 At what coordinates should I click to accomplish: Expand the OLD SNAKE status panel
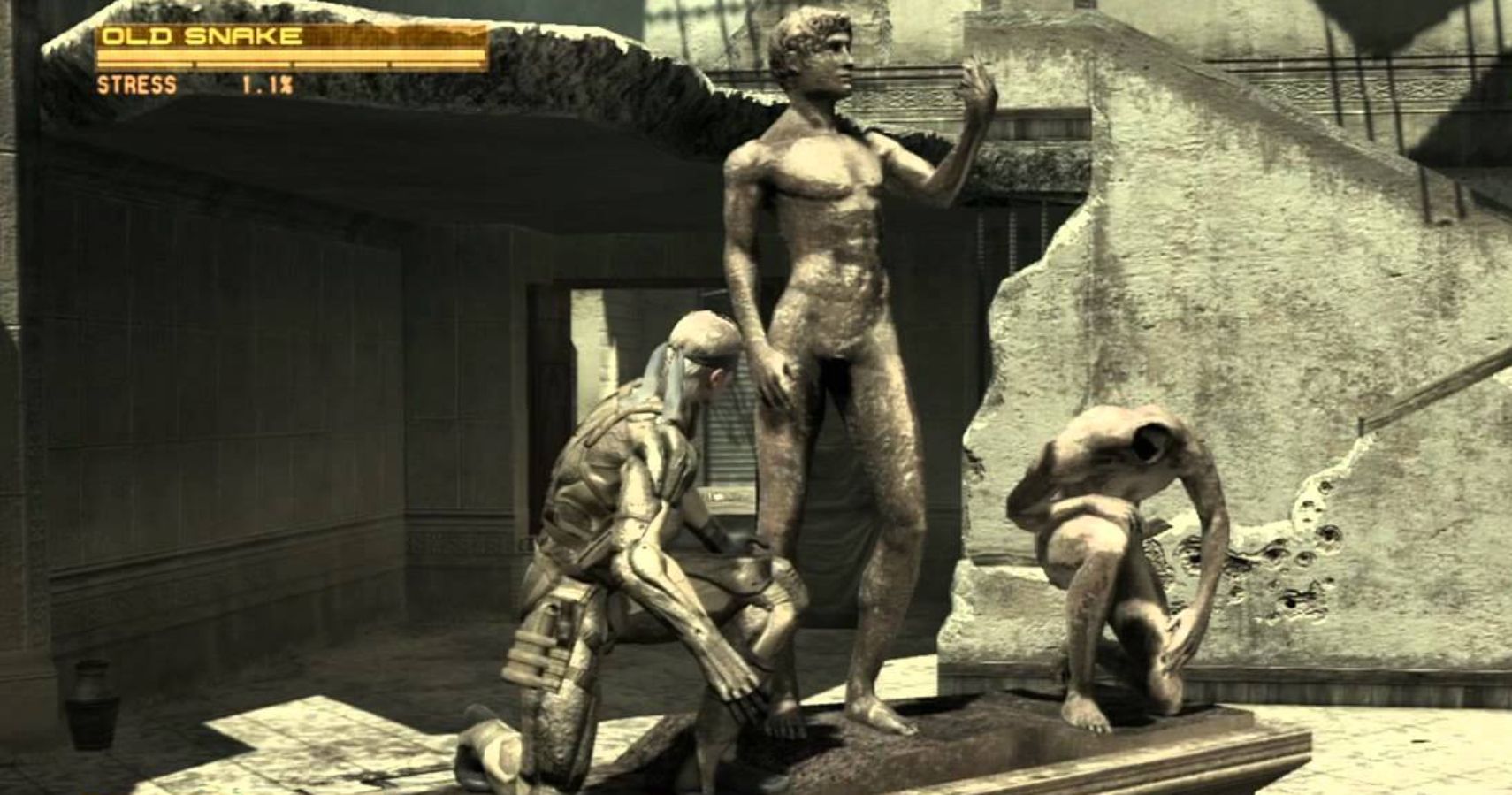pyautogui.click(x=203, y=35)
